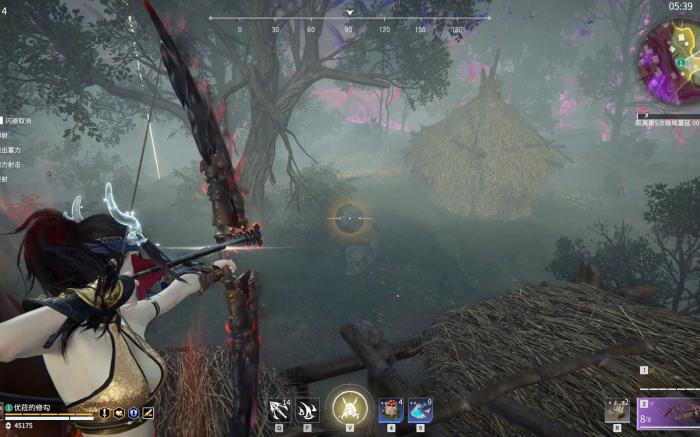Select the equipped bow weapon slot
Screen dimensions: 700x437
[668, 411]
